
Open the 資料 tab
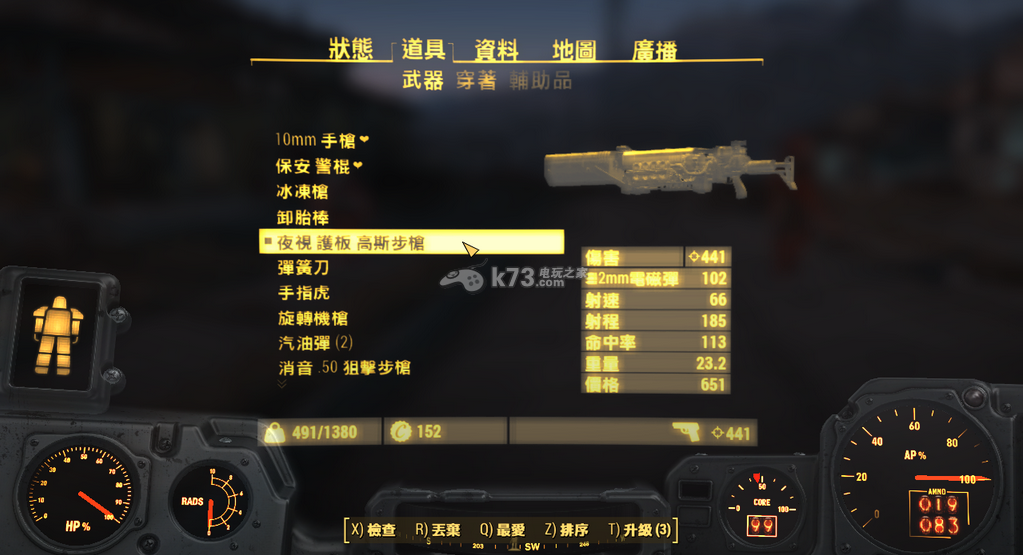(496, 50)
